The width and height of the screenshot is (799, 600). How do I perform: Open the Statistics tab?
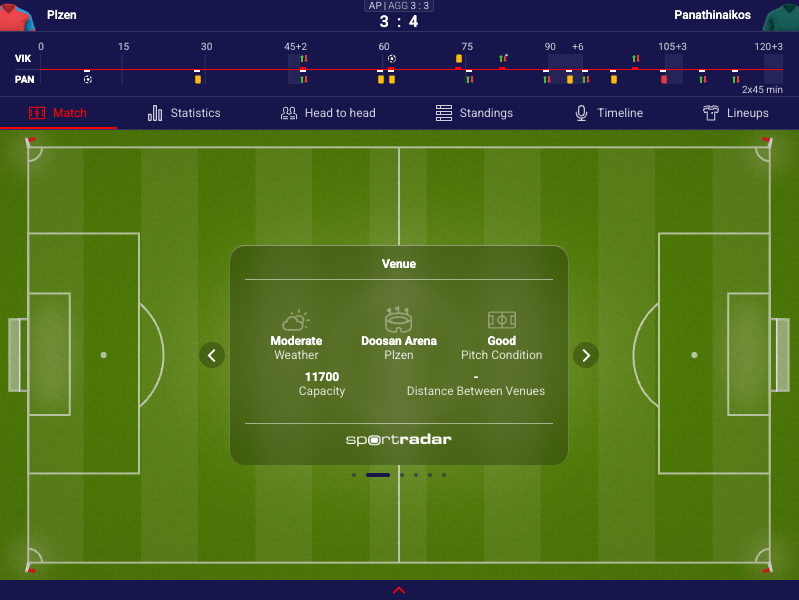coord(184,113)
